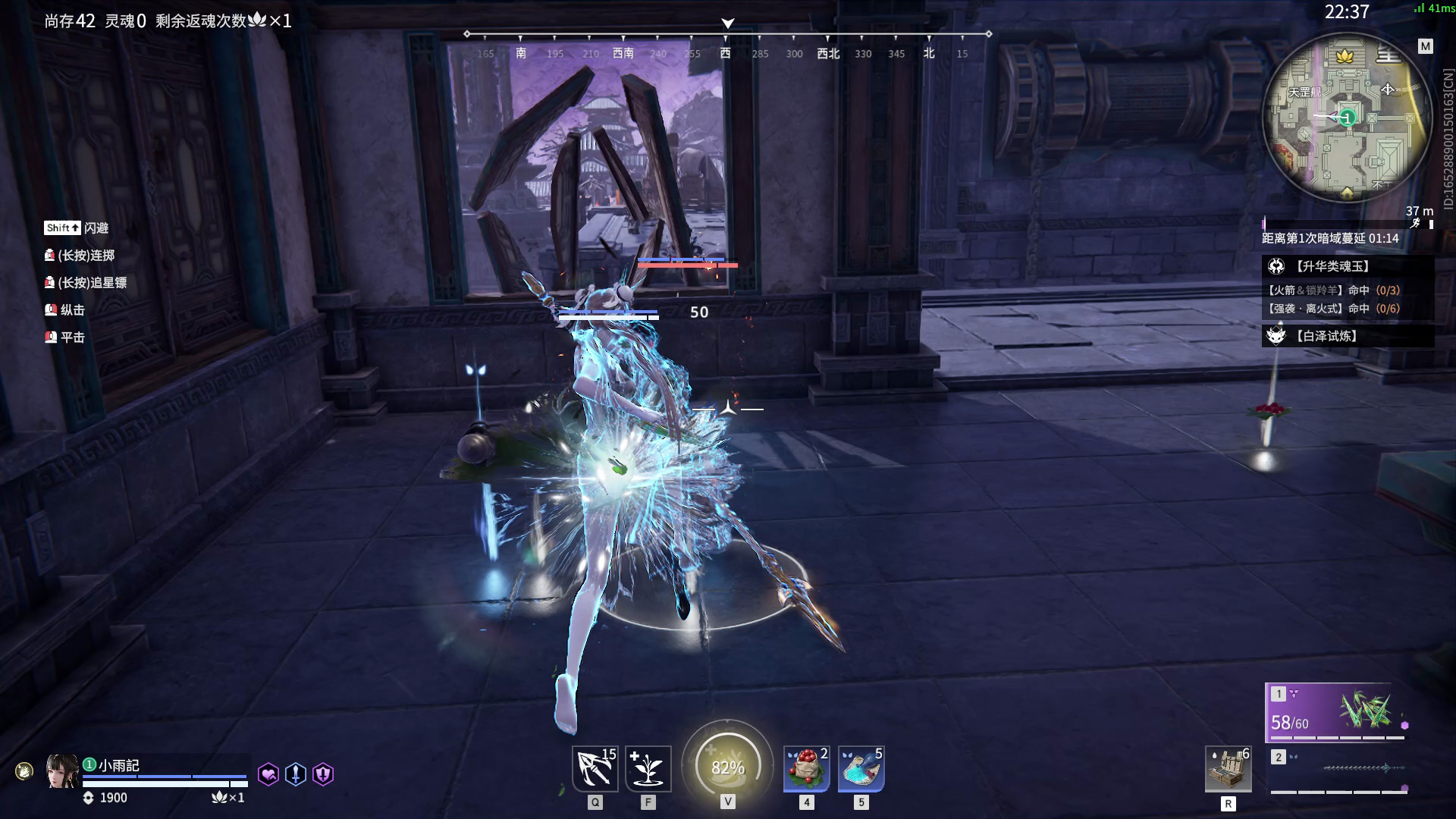Use the healing plant skill icon
Image resolution: width=1456 pixels, height=819 pixels.
pyautogui.click(x=648, y=768)
